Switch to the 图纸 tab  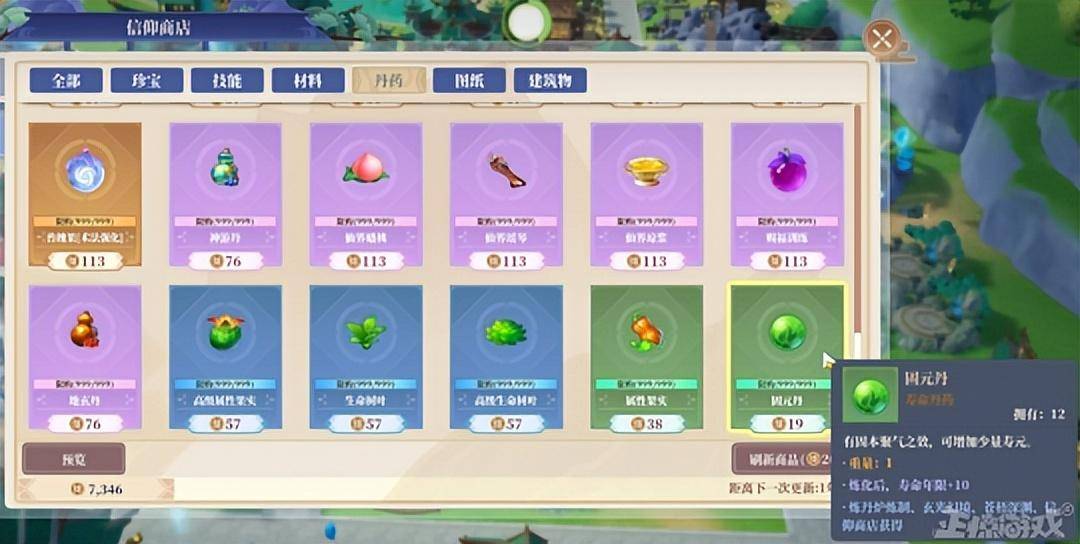[x=469, y=81]
